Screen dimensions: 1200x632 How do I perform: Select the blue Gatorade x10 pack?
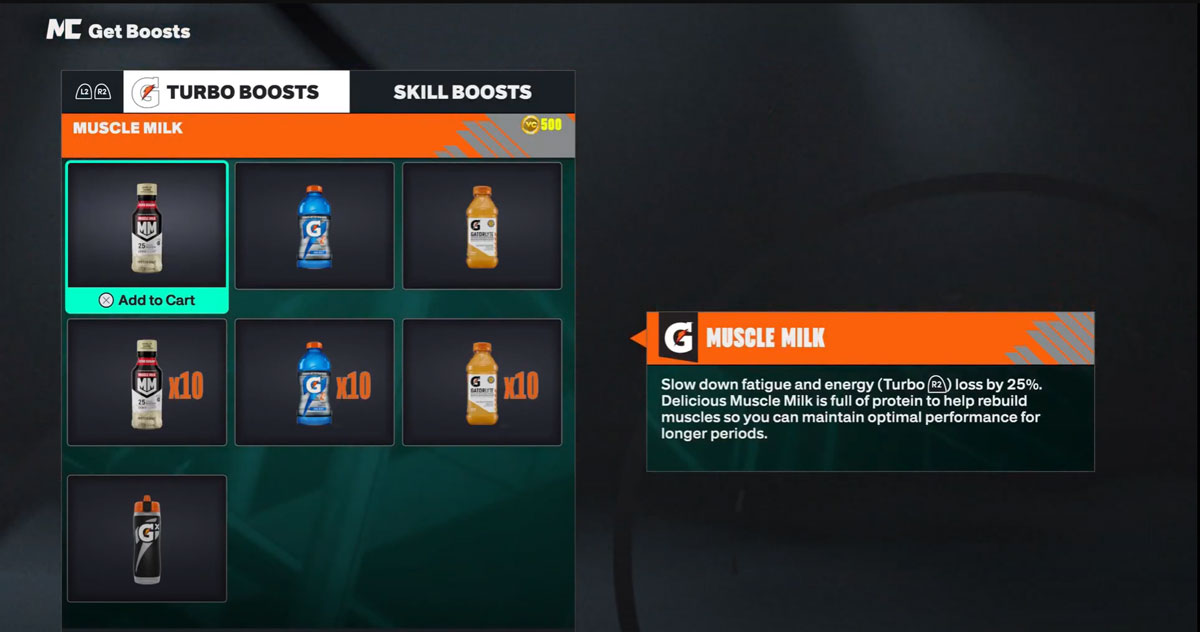[314, 382]
